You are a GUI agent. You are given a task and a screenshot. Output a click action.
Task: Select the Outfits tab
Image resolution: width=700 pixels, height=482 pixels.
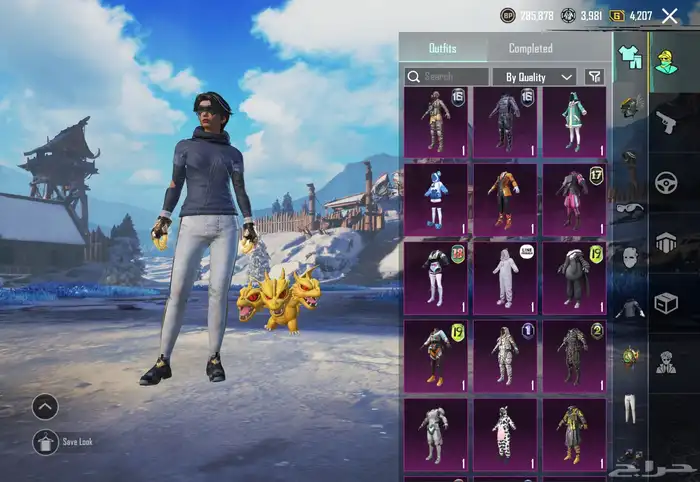(443, 48)
